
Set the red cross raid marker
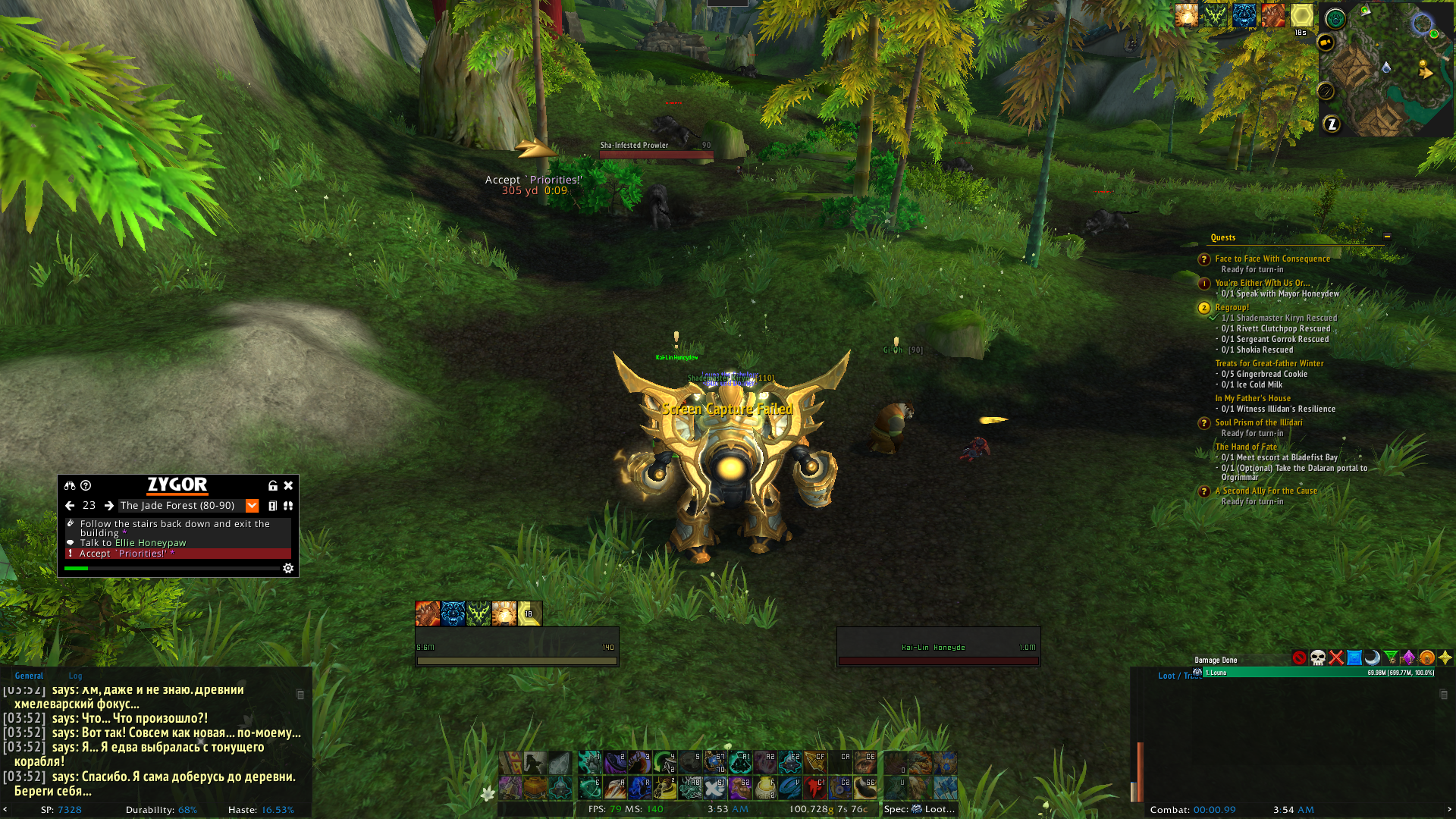[x=1336, y=657]
